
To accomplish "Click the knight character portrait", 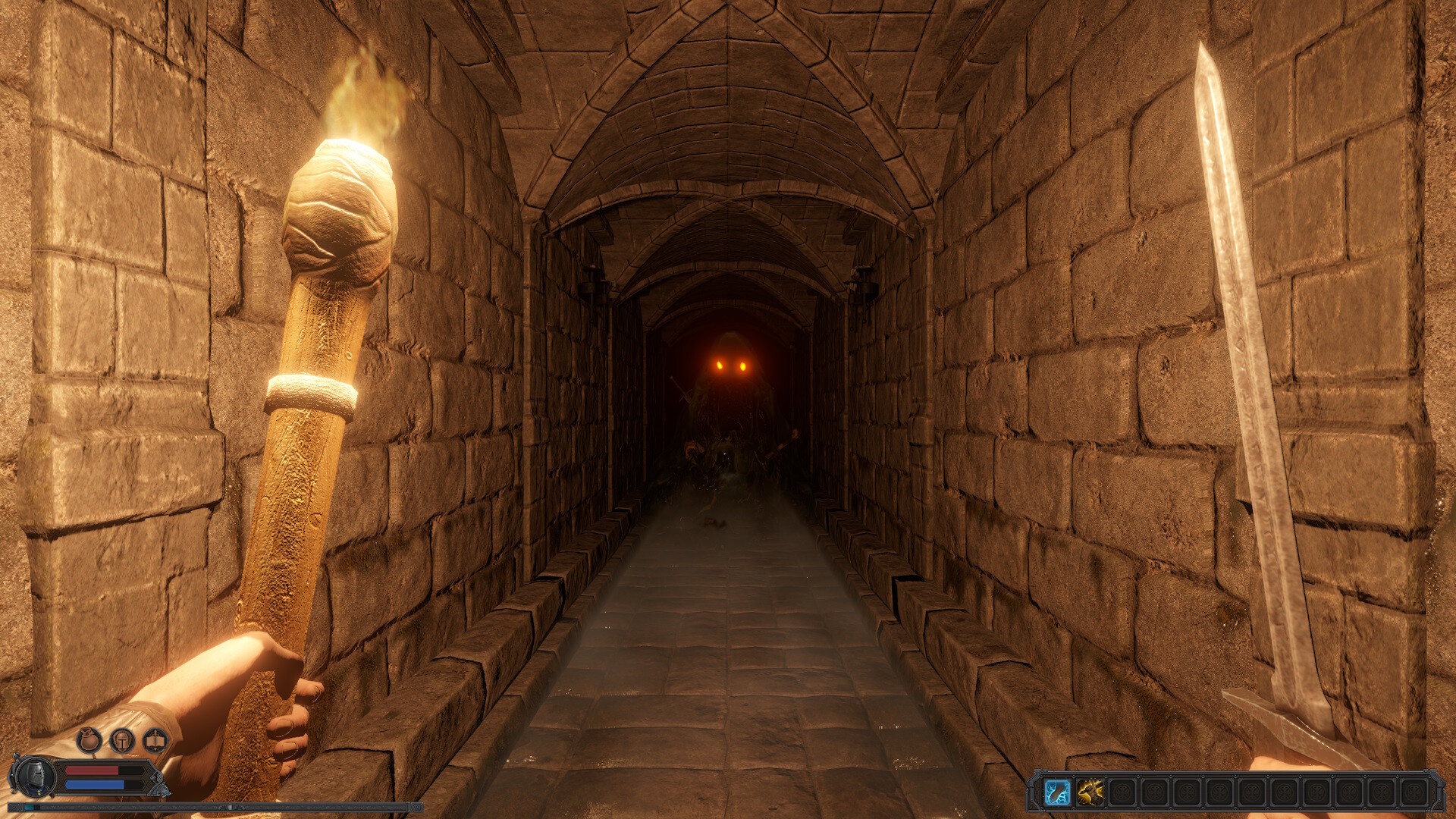I will (35, 778).
